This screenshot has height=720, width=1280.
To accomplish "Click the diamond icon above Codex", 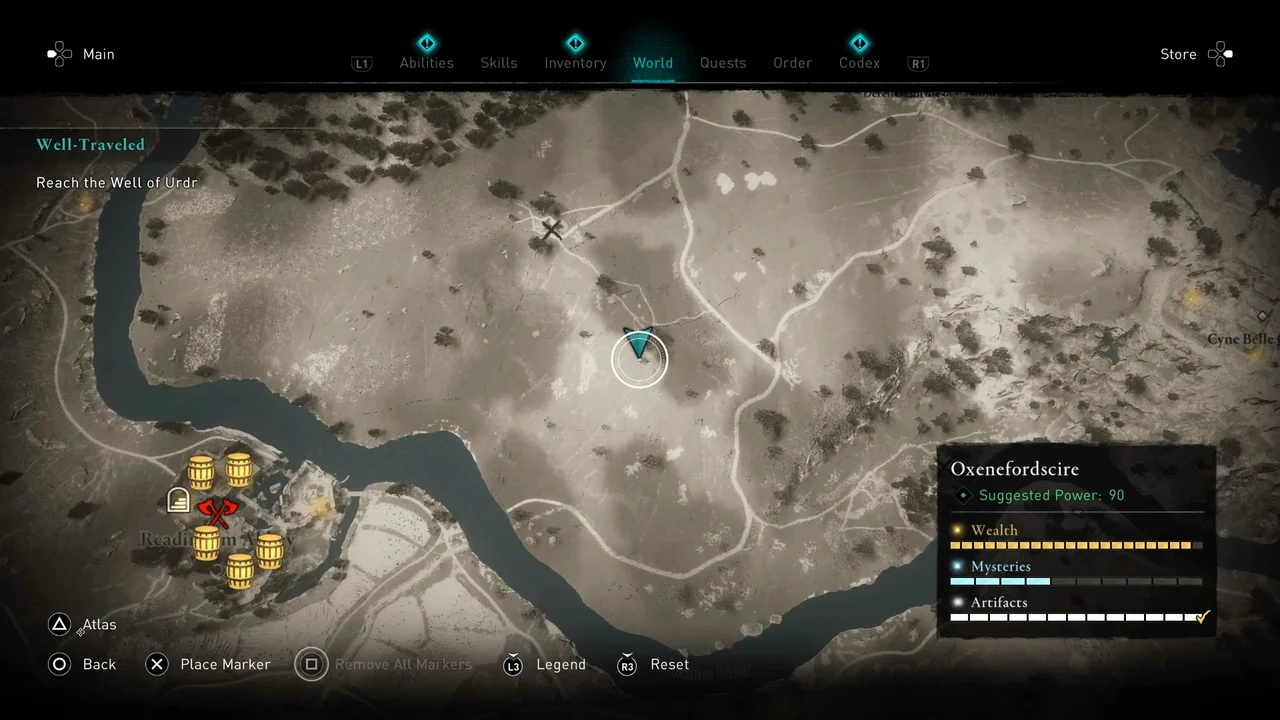I will (x=859, y=43).
